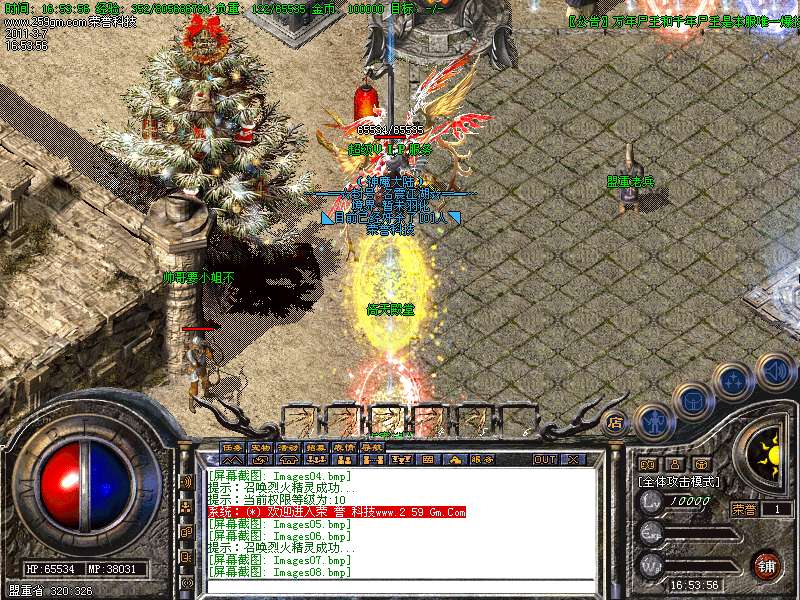800x600 pixels.
Task: Close the game with the X button
Action: pyautogui.click(x=573, y=460)
